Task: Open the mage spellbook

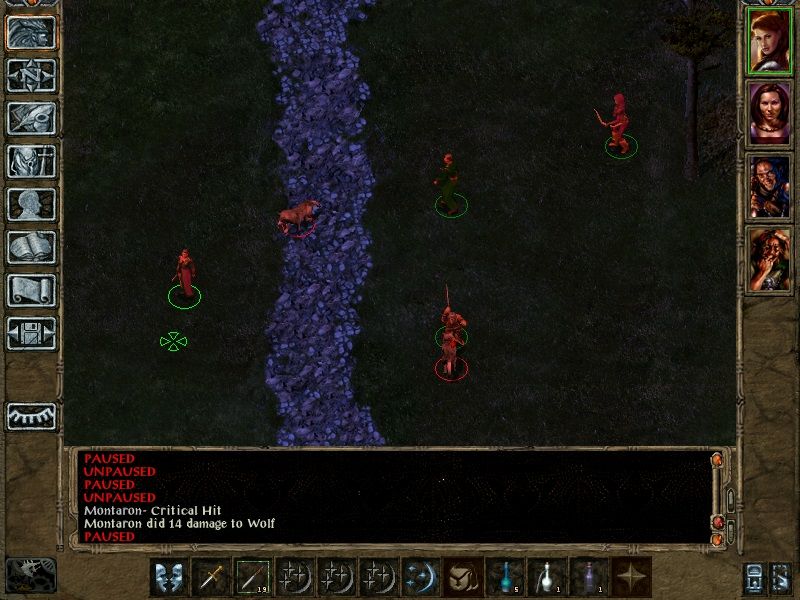Action: pyautogui.click(x=32, y=247)
